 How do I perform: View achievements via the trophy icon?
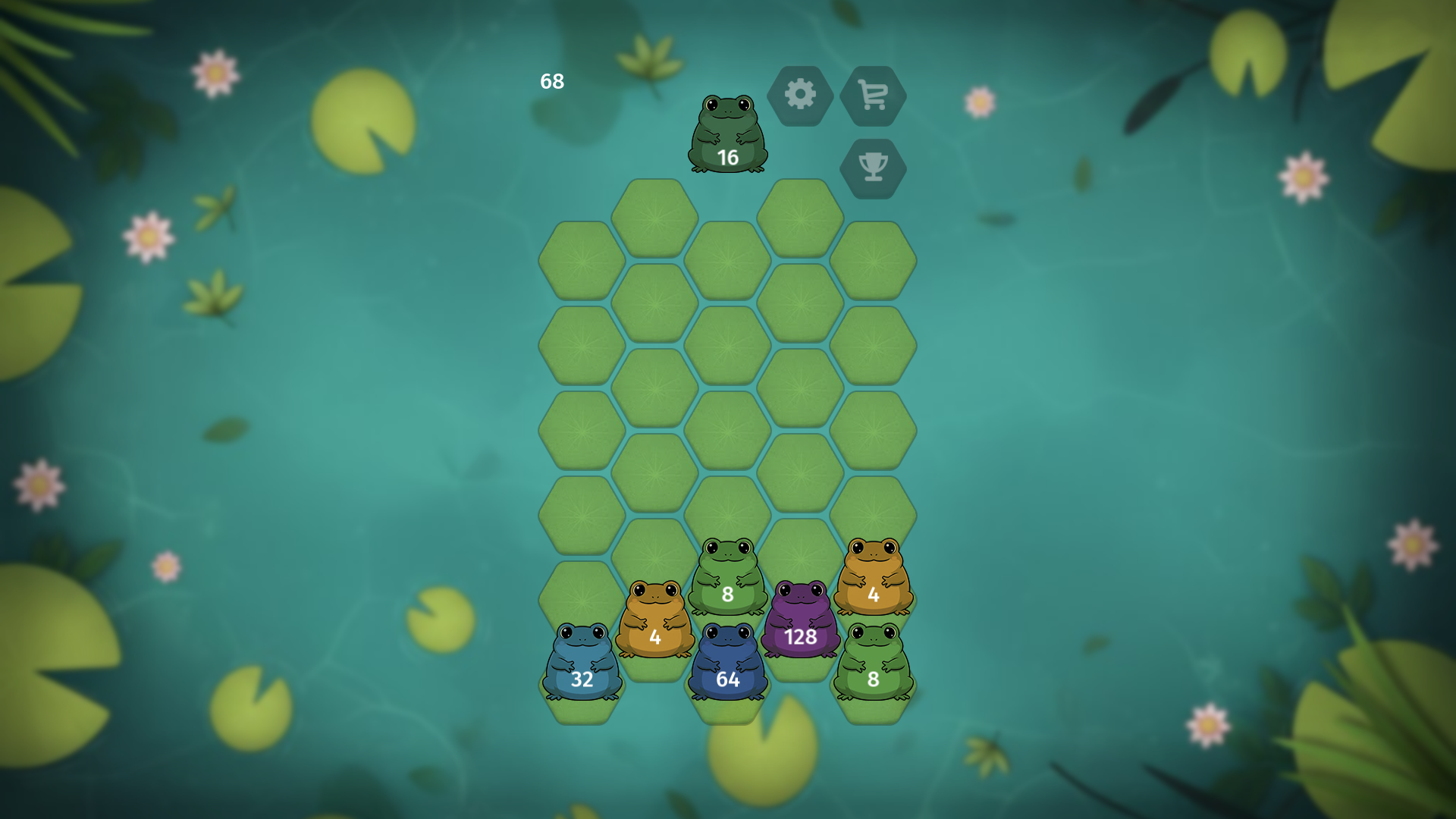(x=874, y=168)
